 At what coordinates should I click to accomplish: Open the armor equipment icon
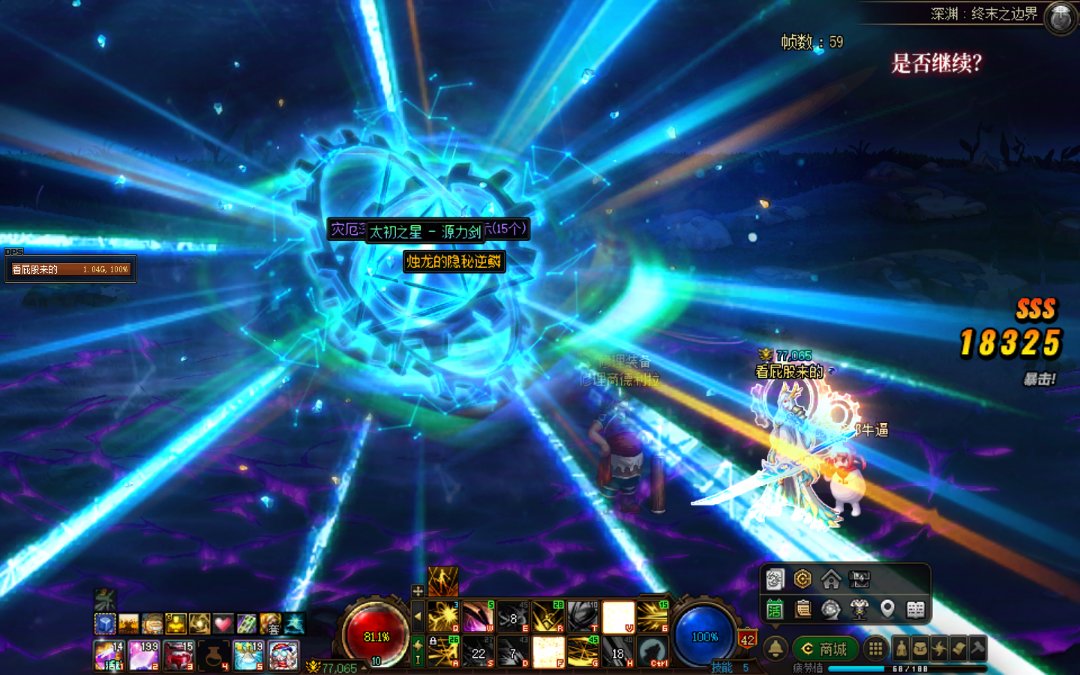point(858,608)
